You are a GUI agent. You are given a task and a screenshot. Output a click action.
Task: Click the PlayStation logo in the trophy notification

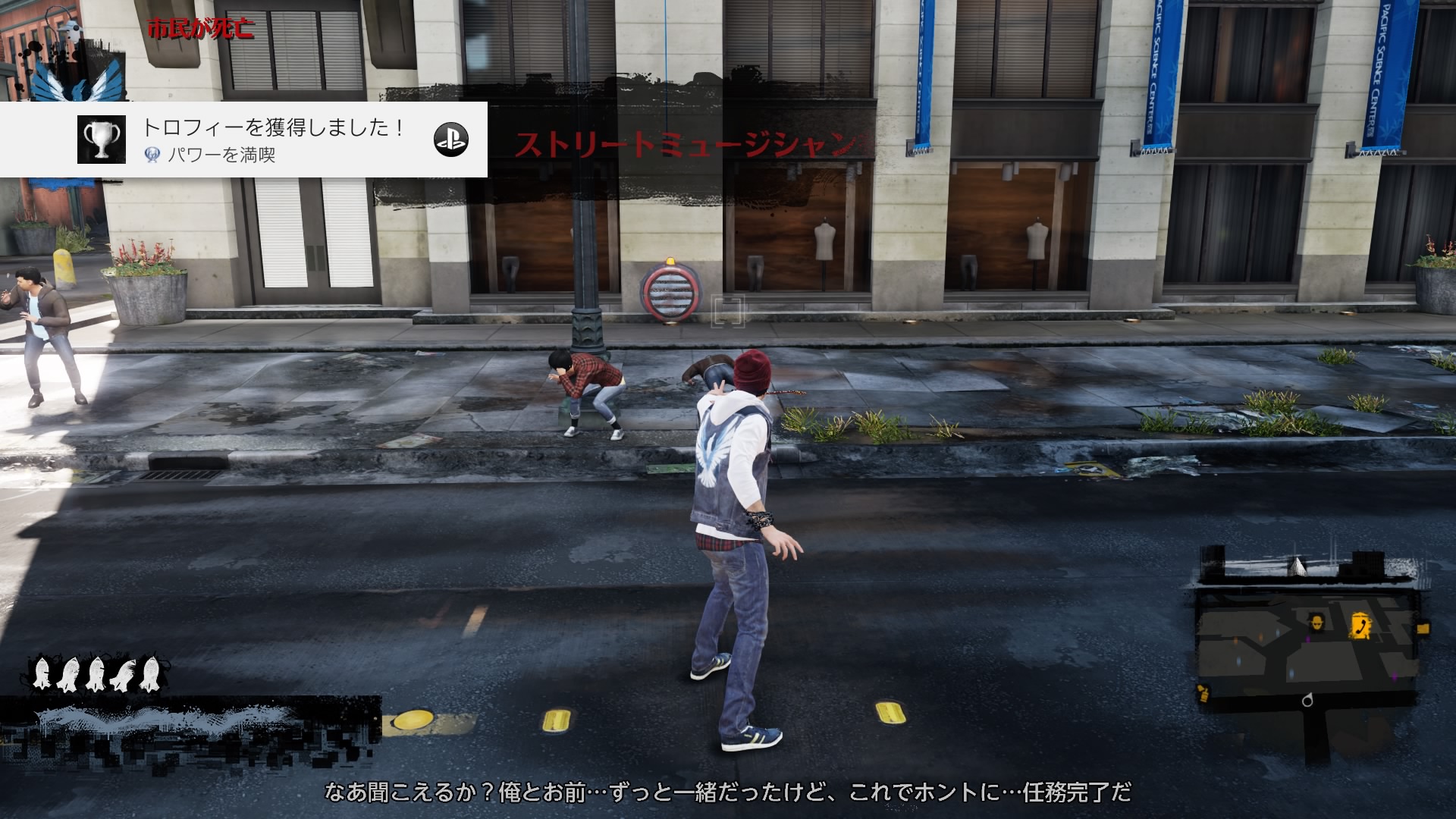point(450,140)
